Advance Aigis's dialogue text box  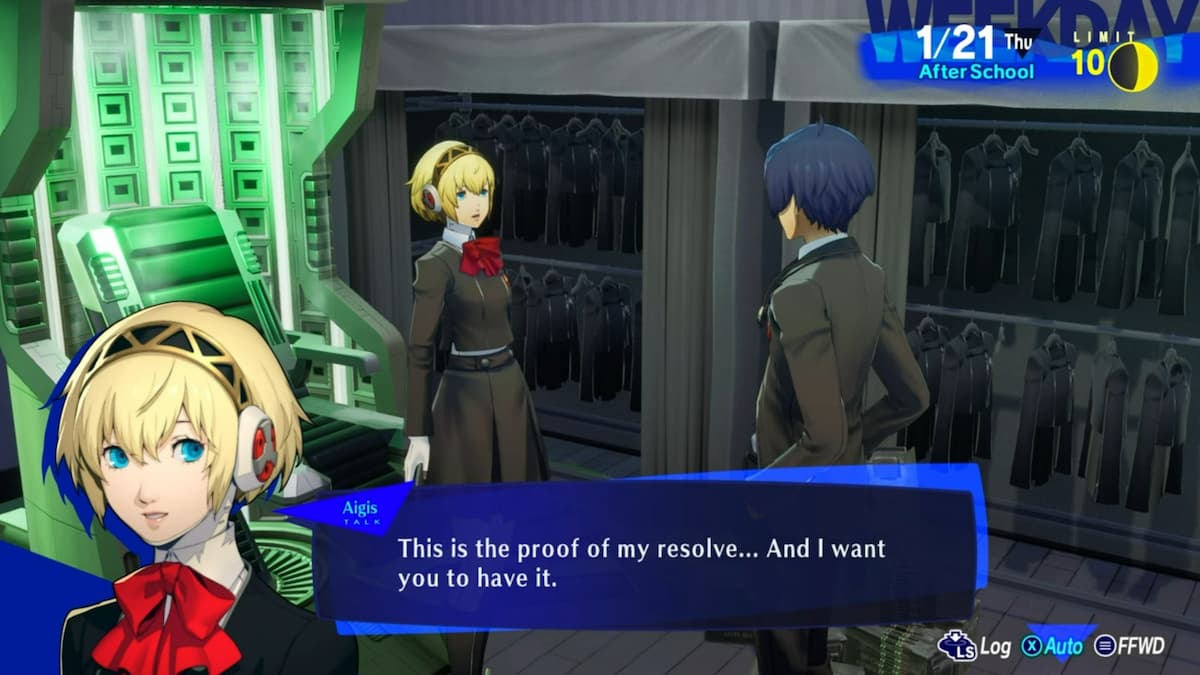pos(640,562)
